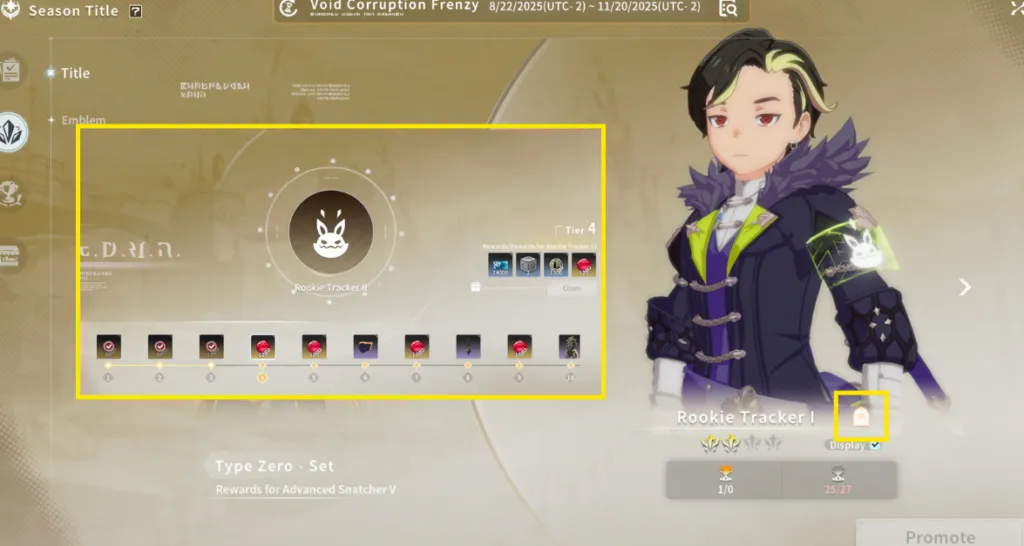Choose the highlighted tier 4 reward slot

tap(262, 346)
